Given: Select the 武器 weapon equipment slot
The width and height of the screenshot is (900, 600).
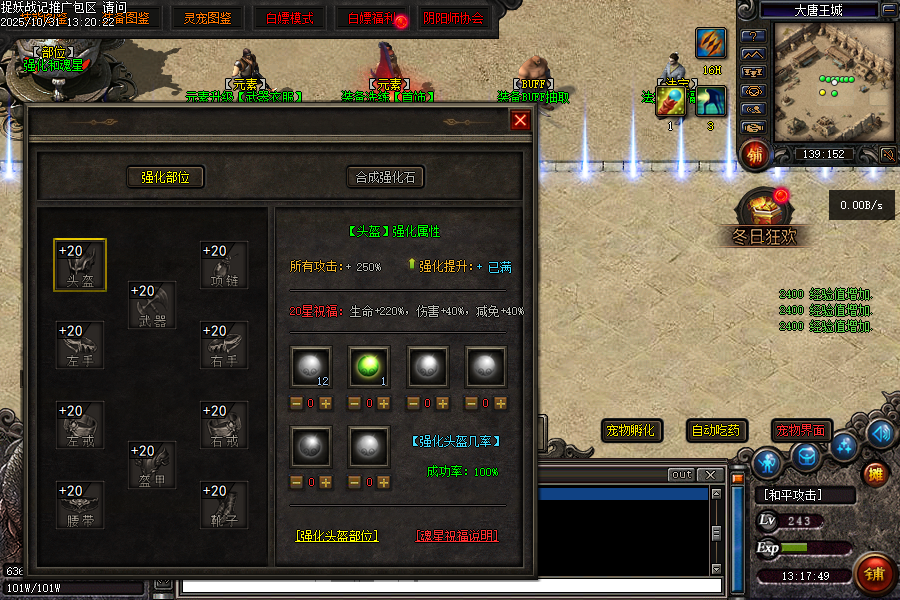Looking at the screenshot, I should (152, 305).
